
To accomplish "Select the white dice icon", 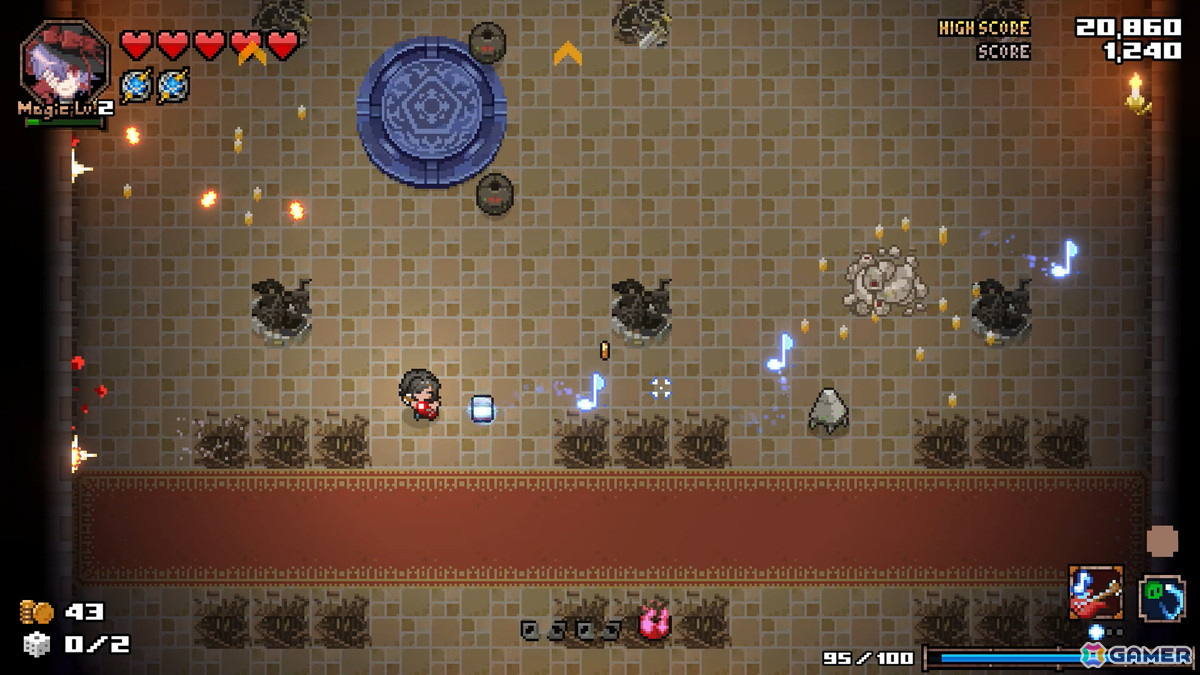I will click(x=36, y=644).
